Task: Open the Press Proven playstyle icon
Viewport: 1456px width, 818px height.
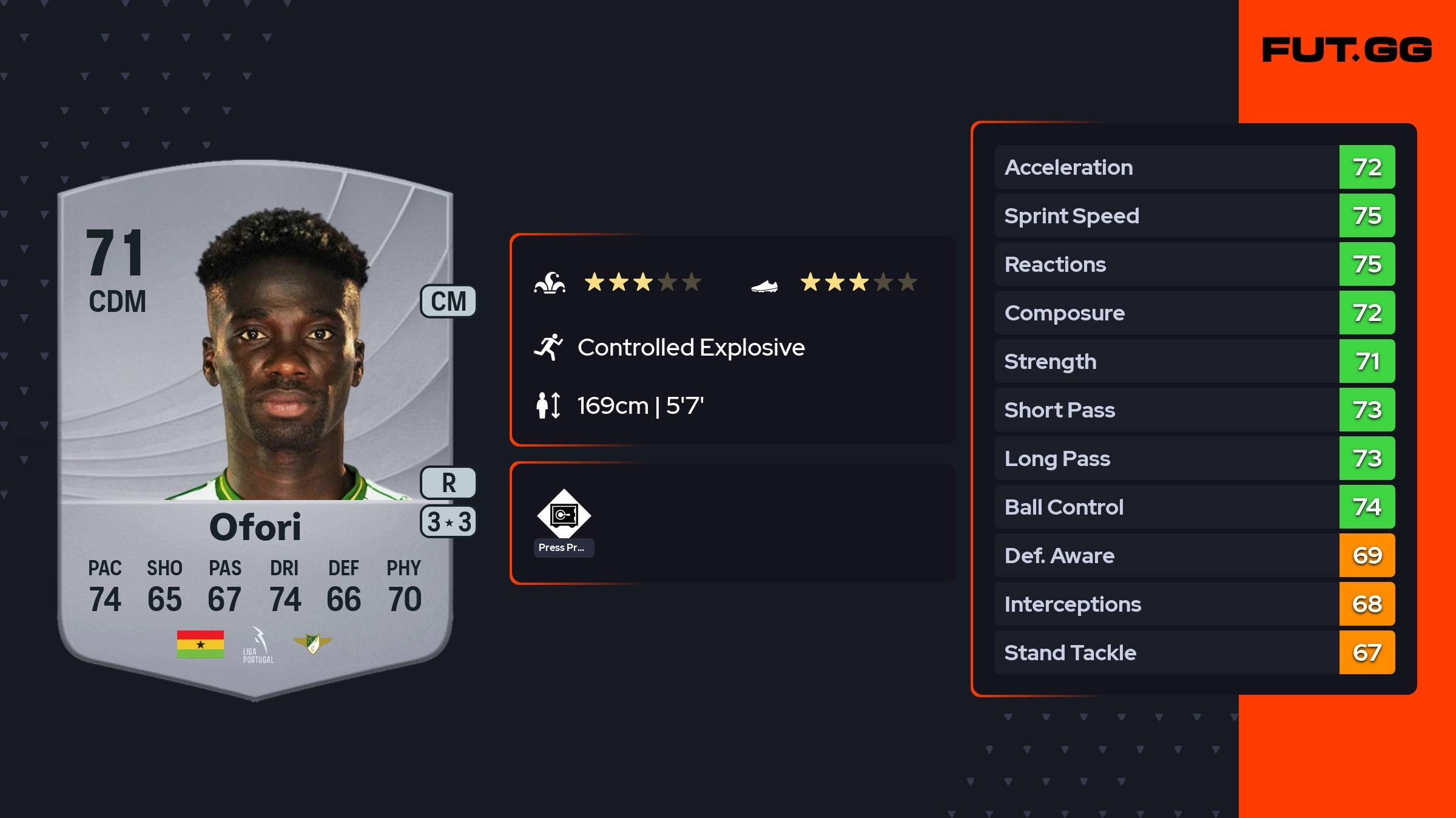Action: coord(564,516)
